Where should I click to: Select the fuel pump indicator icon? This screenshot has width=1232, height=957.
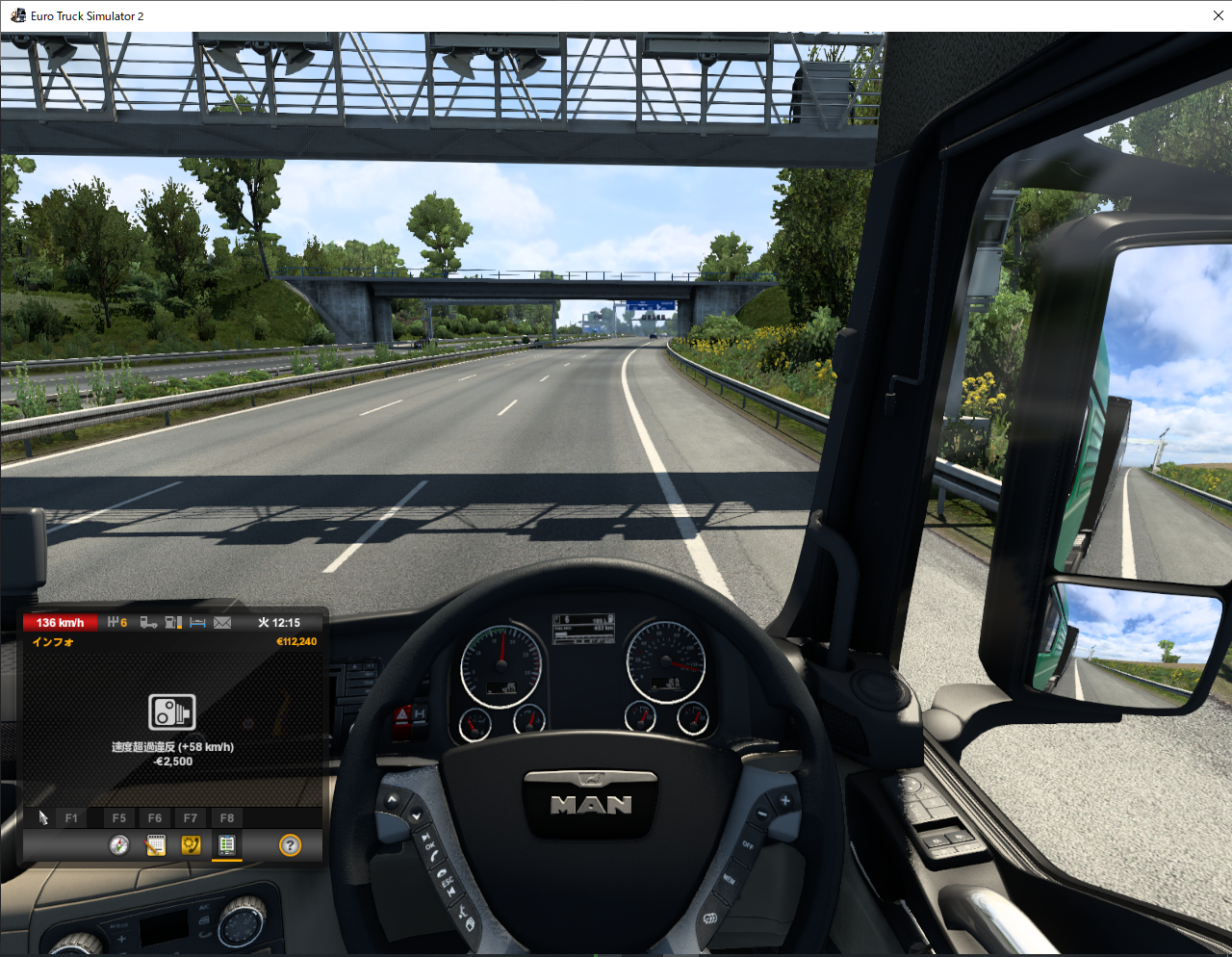click(x=173, y=623)
